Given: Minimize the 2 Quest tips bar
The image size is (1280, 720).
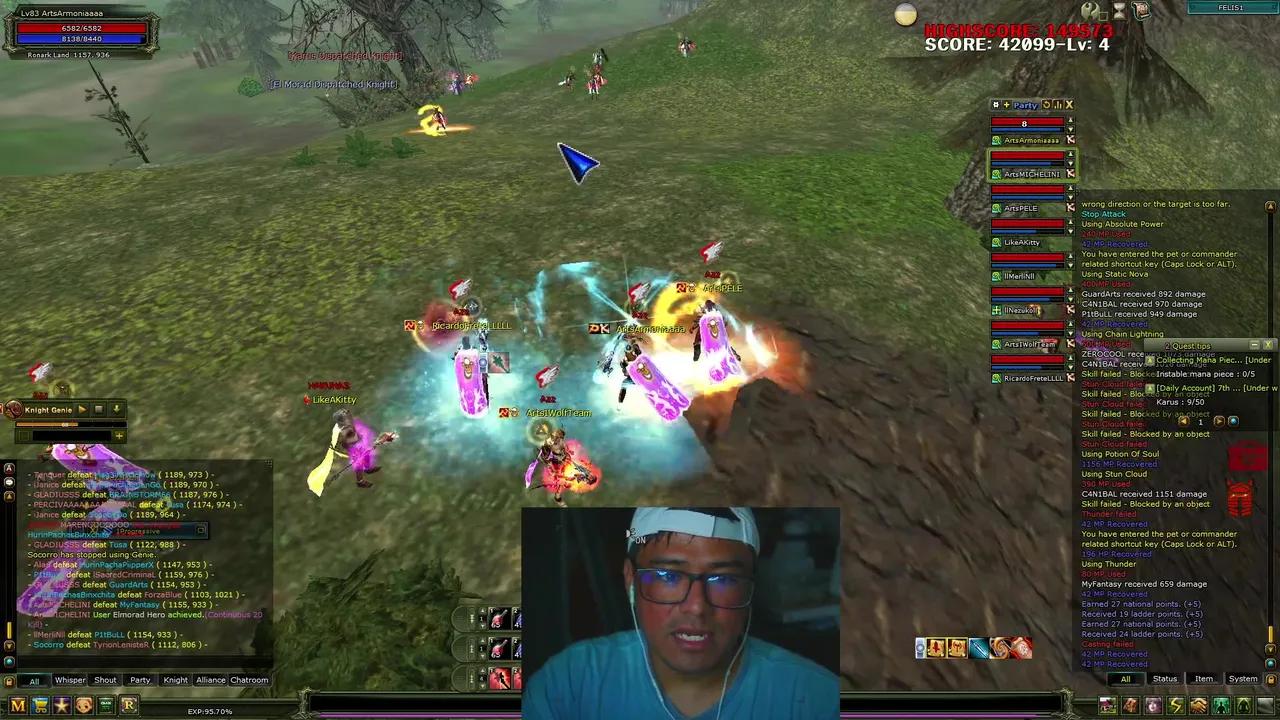Looking at the screenshot, I should 1254,345.
